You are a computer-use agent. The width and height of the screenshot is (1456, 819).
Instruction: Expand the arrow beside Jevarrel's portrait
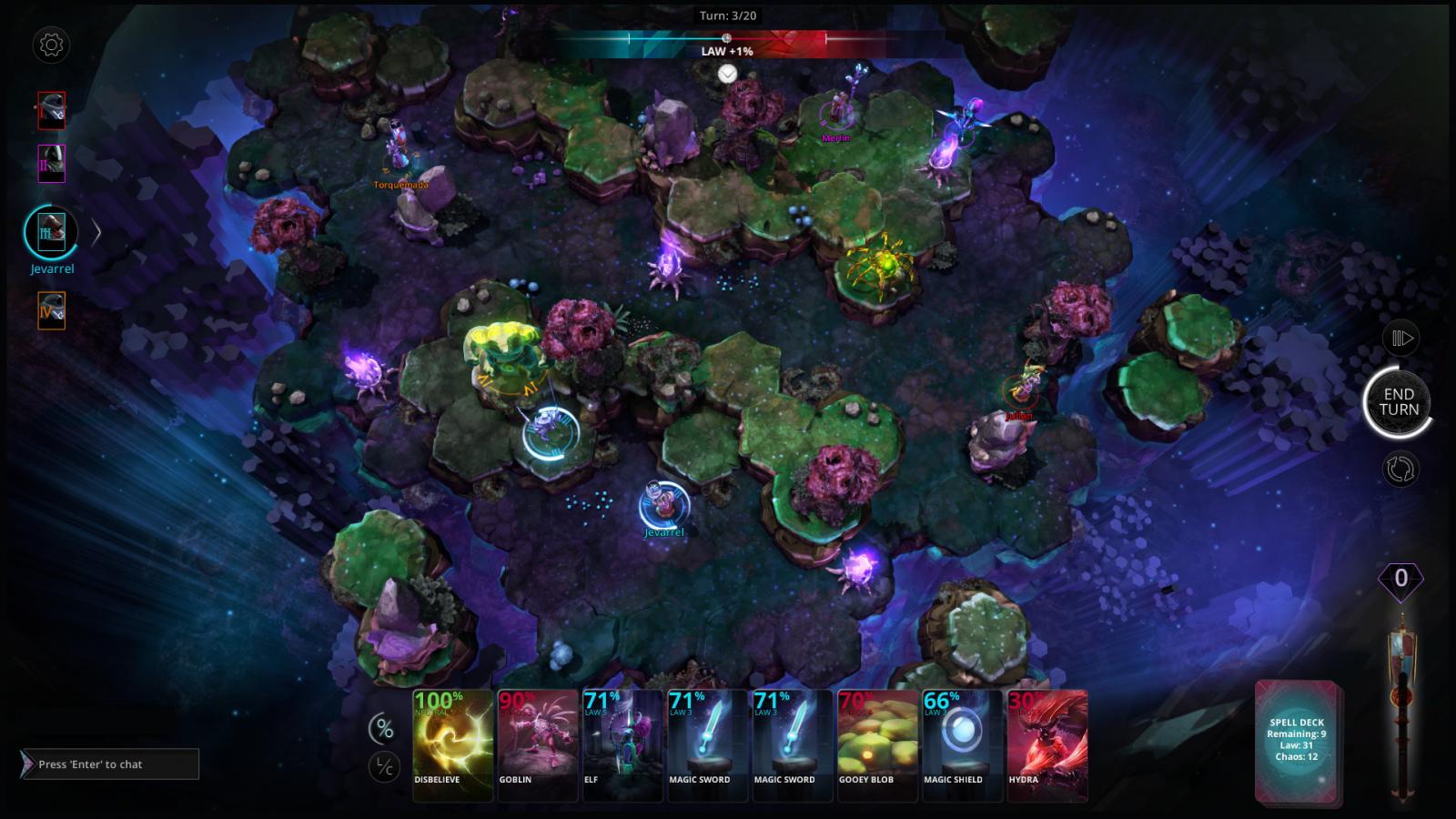[x=96, y=232]
